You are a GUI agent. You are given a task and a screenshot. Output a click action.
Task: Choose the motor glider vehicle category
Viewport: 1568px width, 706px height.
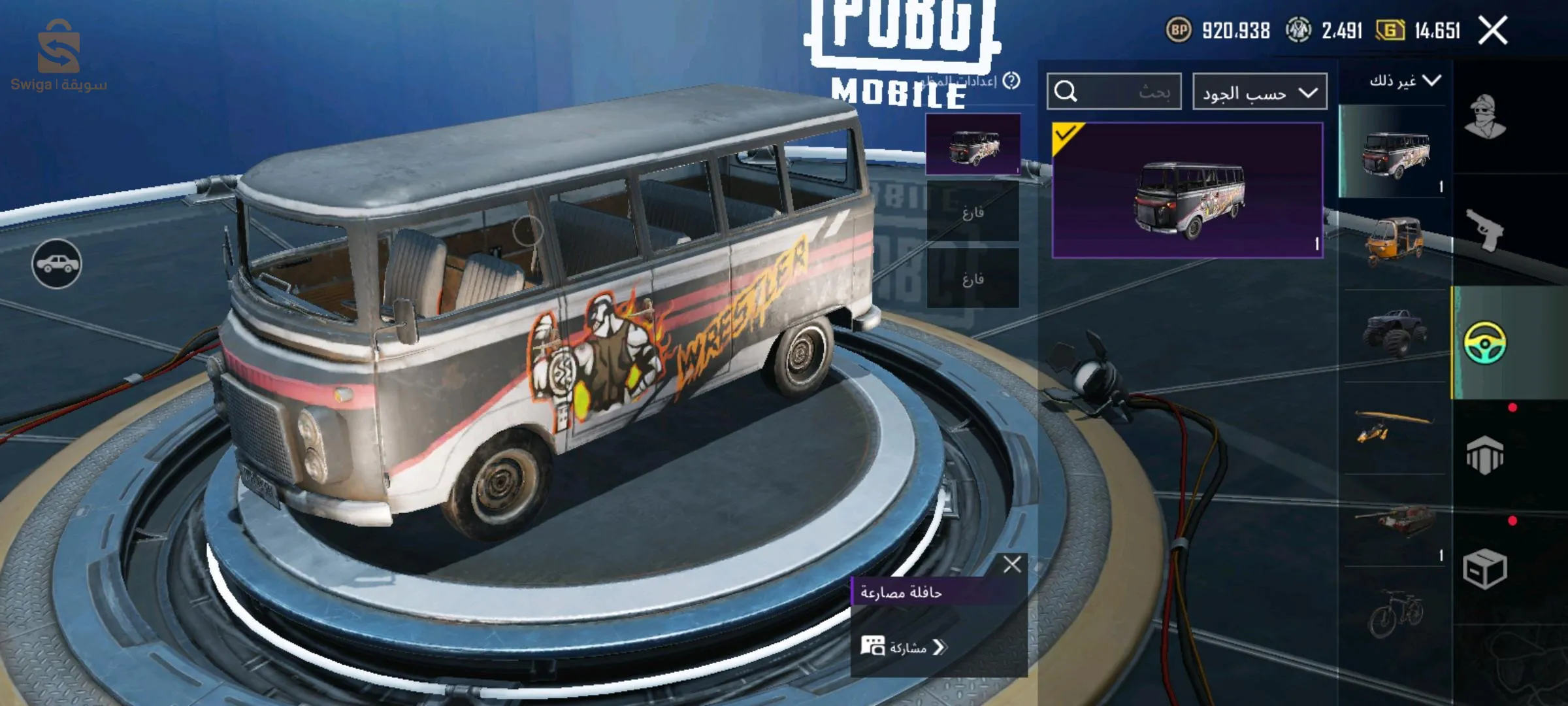click(1395, 426)
